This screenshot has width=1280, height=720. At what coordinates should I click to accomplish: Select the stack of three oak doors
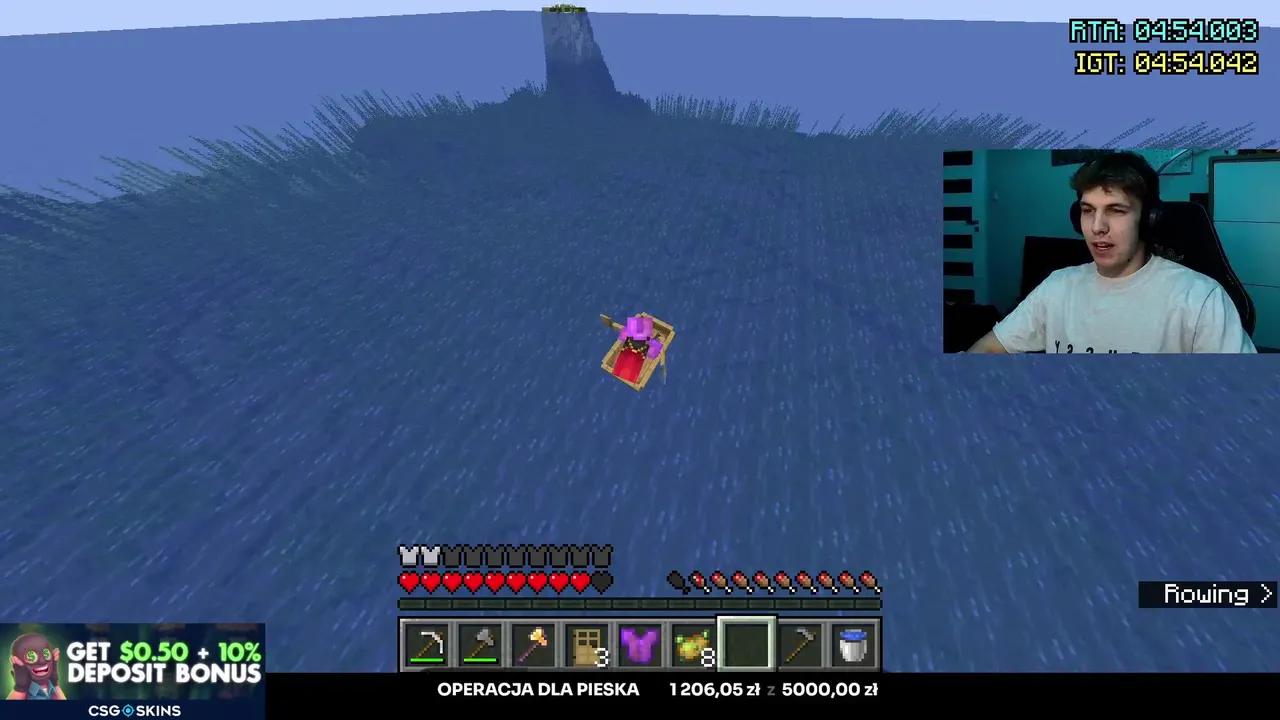(588, 645)
